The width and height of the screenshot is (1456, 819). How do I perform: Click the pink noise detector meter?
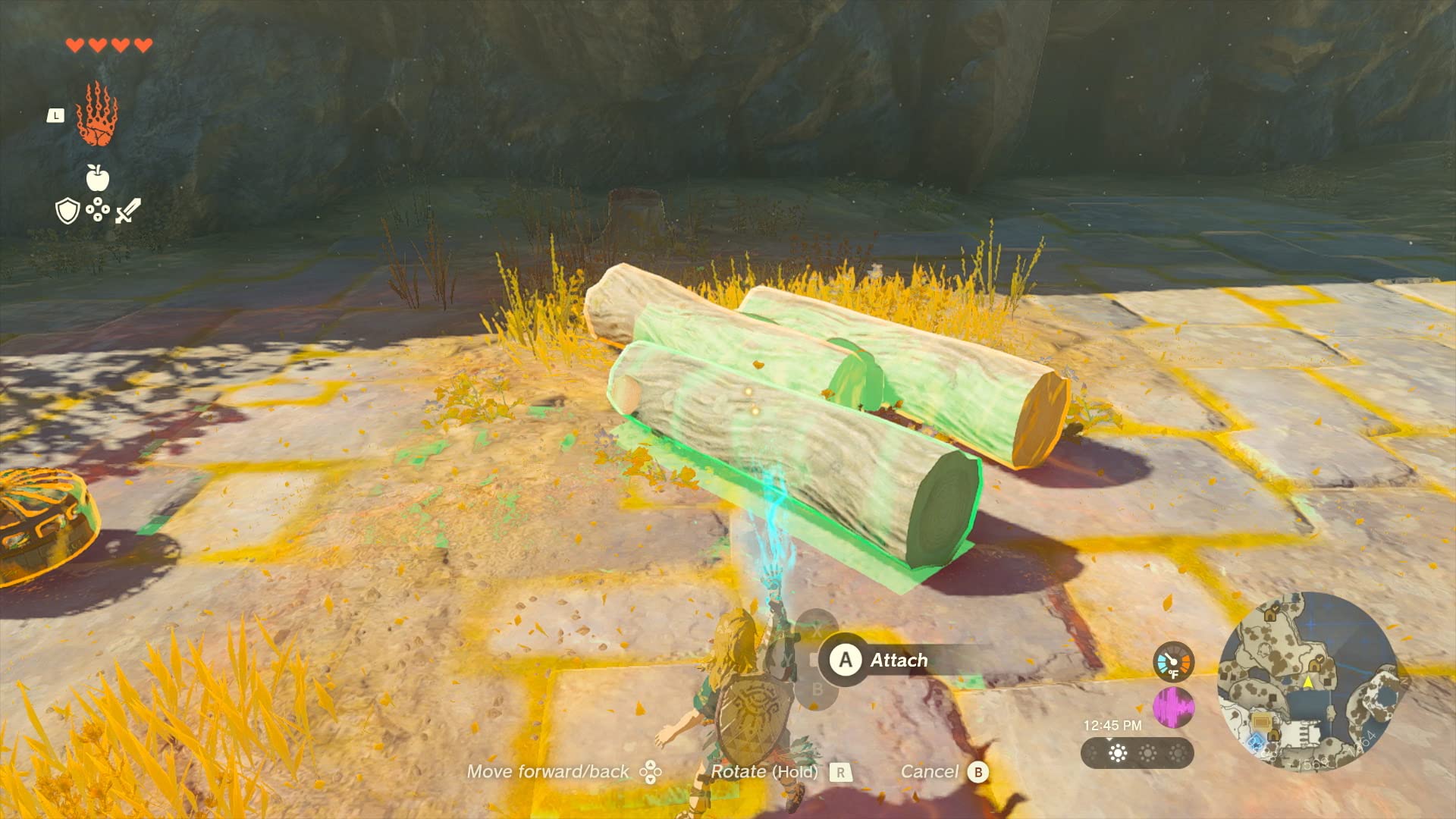1172,708
